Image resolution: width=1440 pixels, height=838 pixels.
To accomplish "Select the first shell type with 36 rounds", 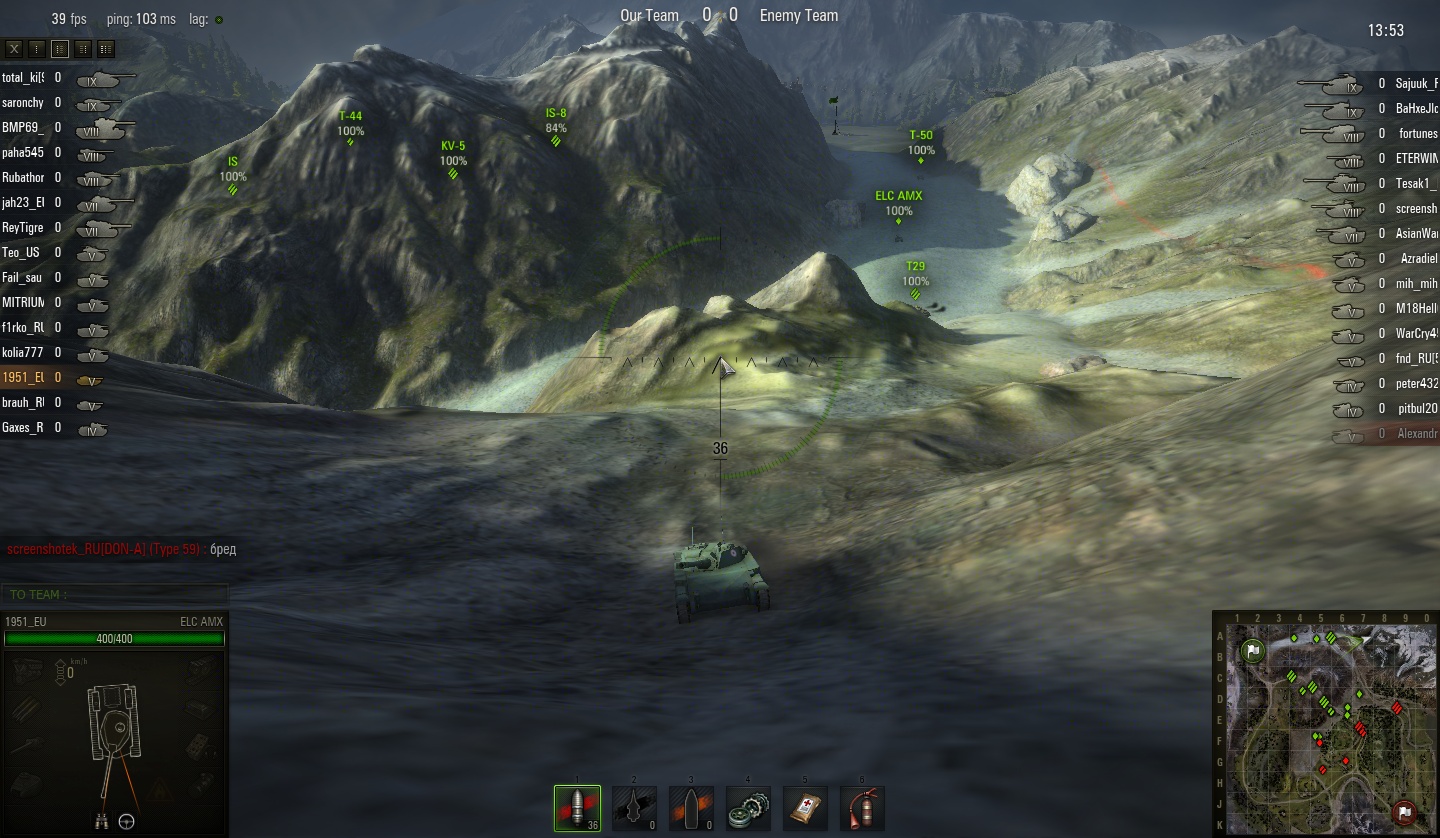I will point(577,808).
